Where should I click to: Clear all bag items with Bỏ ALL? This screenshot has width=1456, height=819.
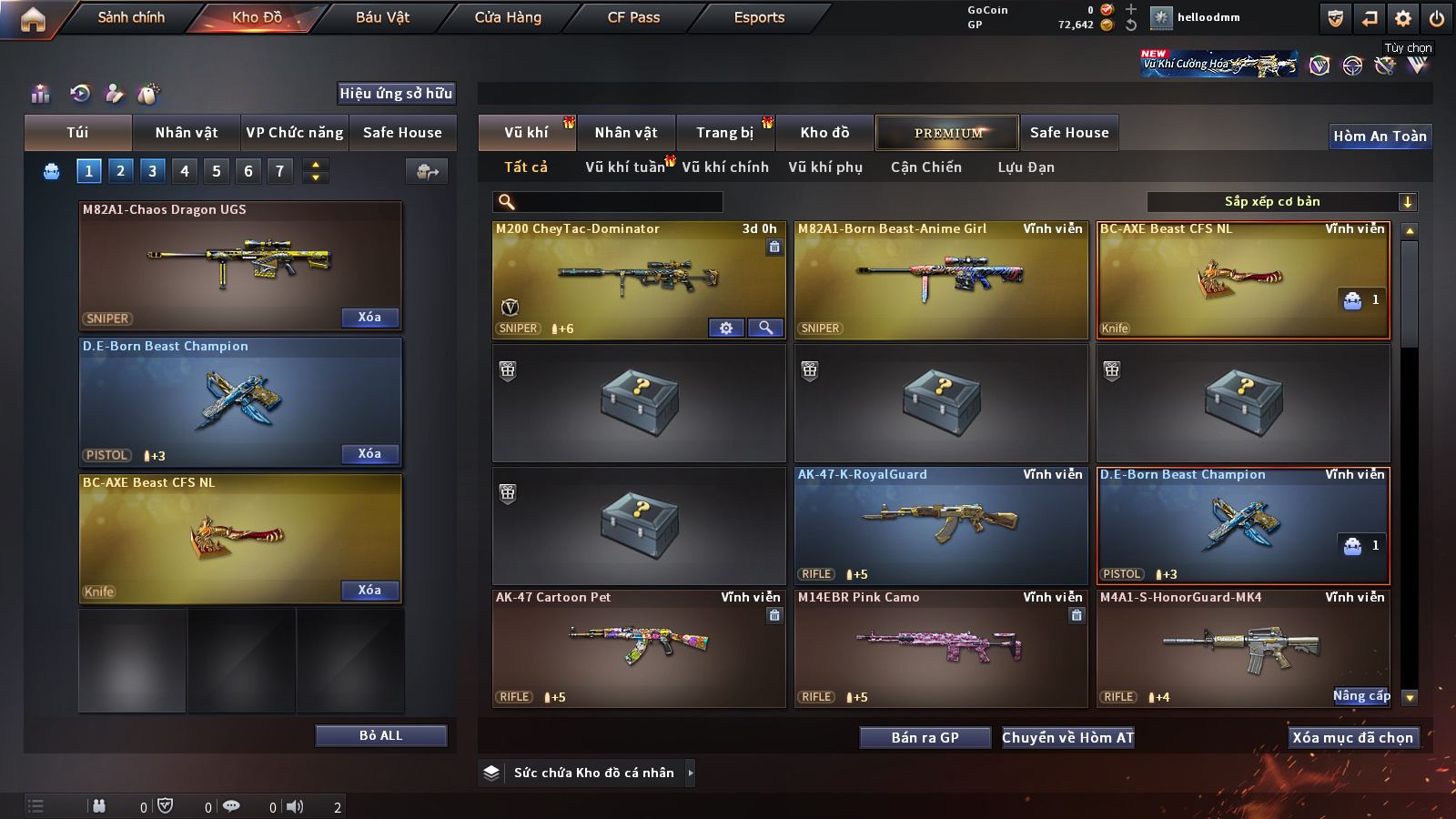[x=380, y=735]
